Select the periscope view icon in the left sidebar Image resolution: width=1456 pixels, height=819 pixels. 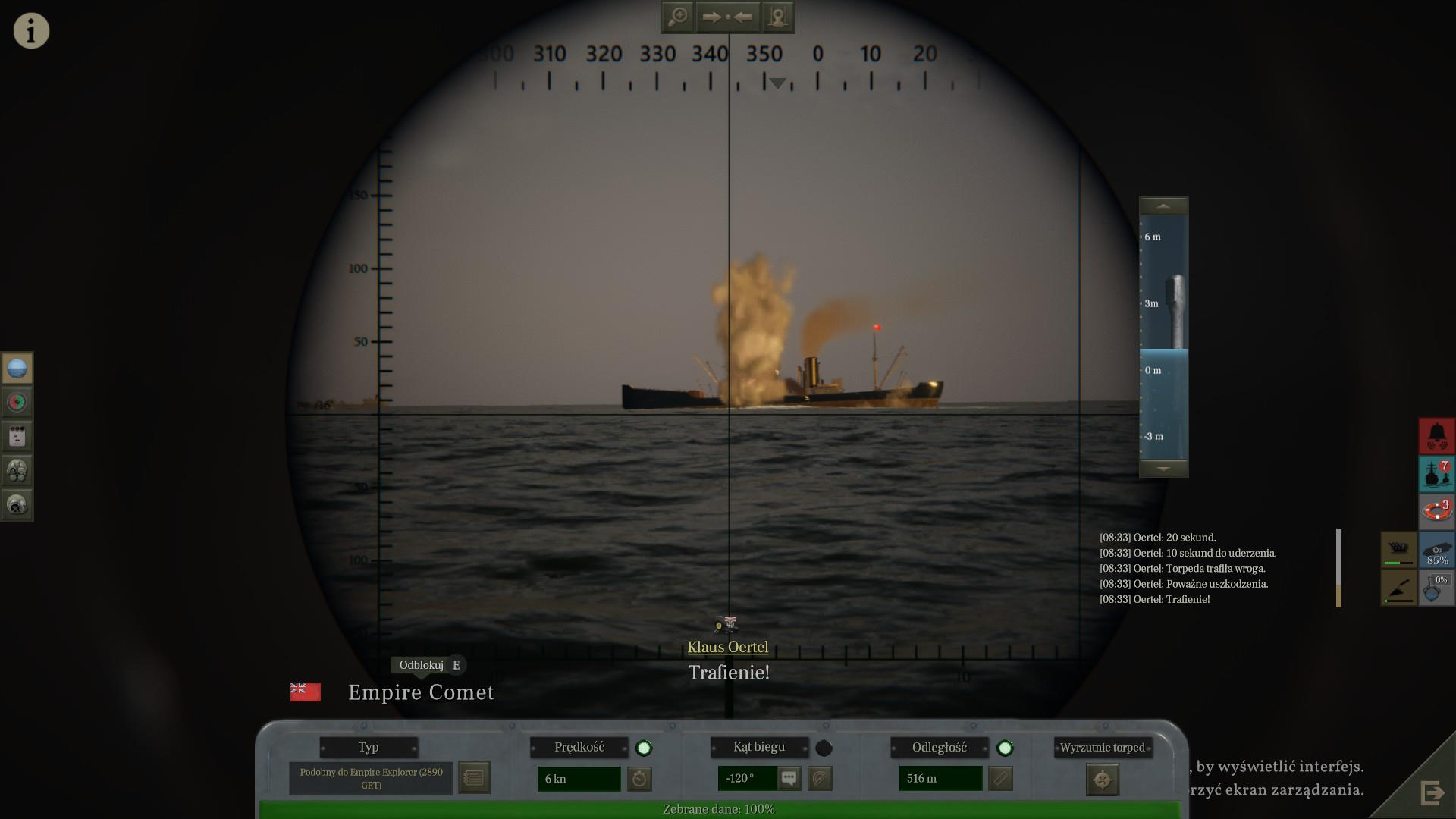17,369
